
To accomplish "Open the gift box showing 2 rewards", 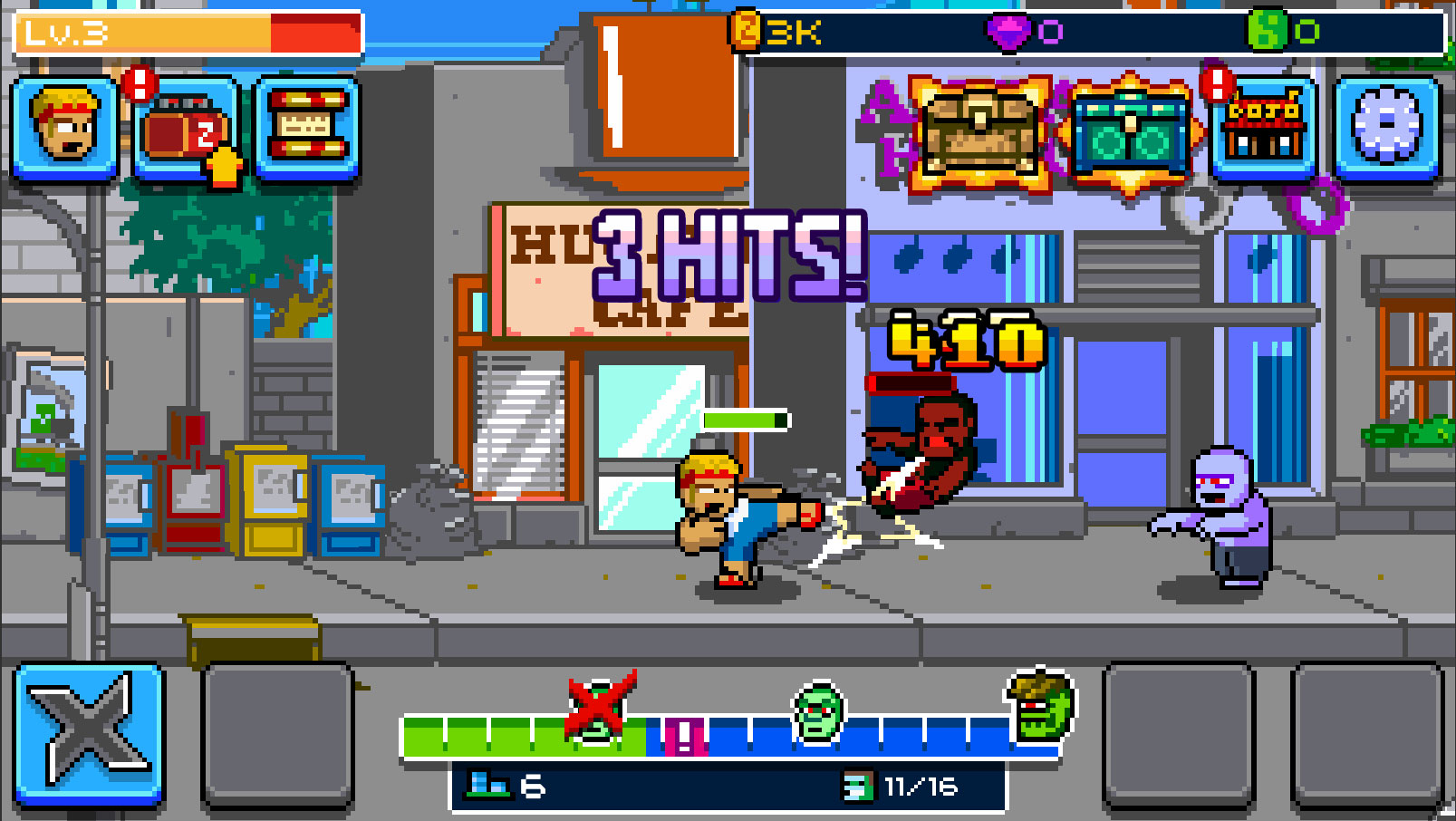I will point(190,131).
